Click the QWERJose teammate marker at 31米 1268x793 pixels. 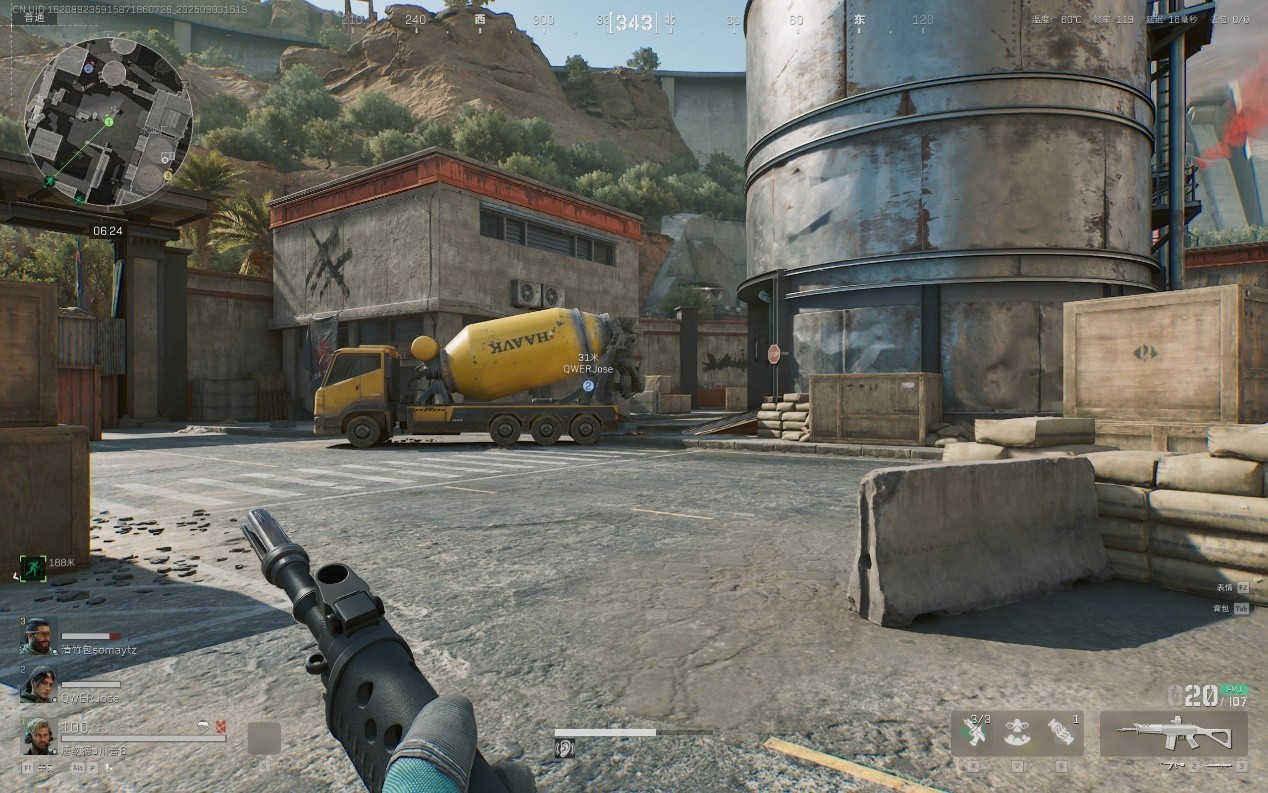click(x=588, y=385)
